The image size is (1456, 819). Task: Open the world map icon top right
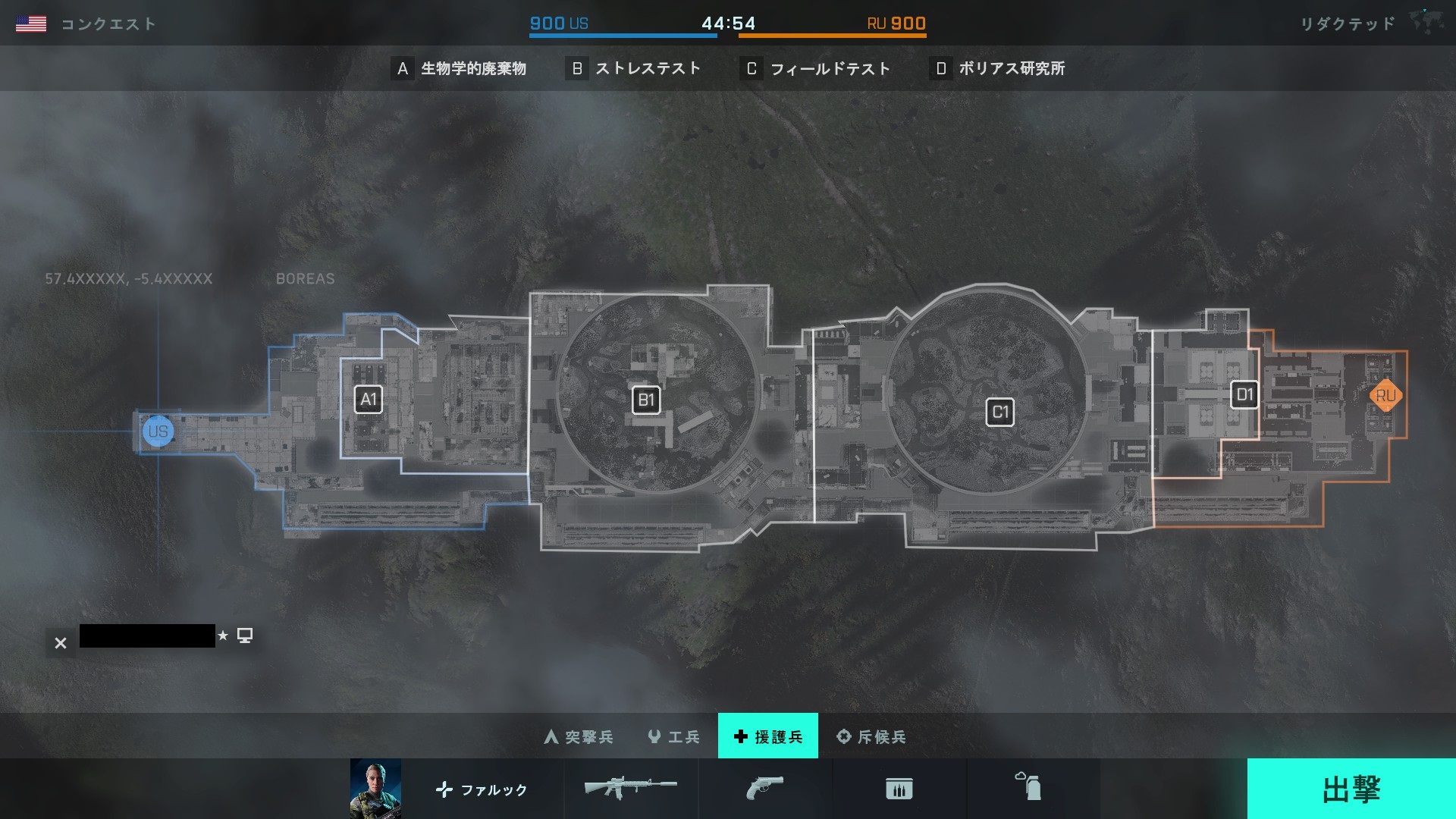tap(1426, 23)
